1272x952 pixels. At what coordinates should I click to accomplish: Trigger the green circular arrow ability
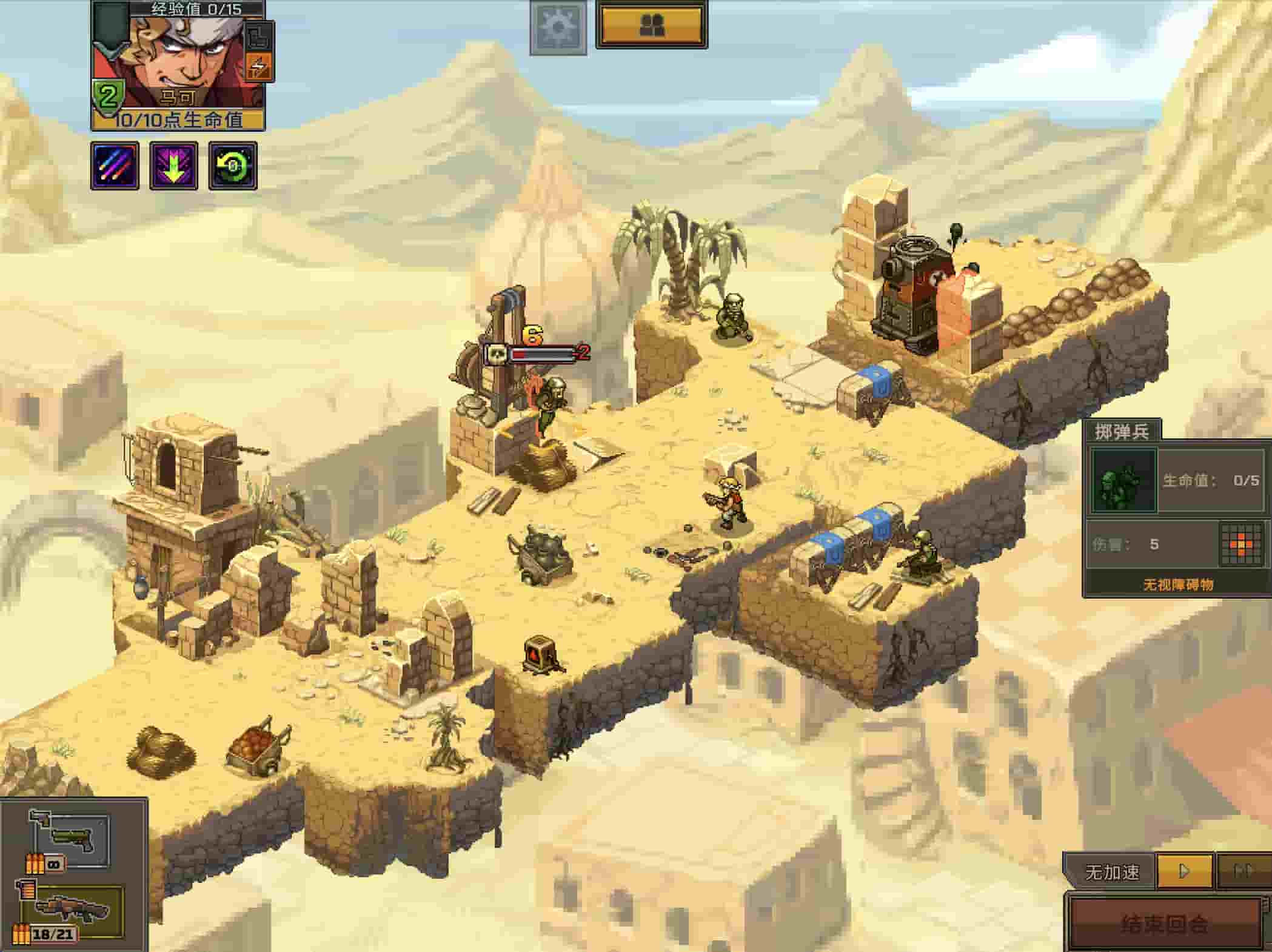point(233,166)
